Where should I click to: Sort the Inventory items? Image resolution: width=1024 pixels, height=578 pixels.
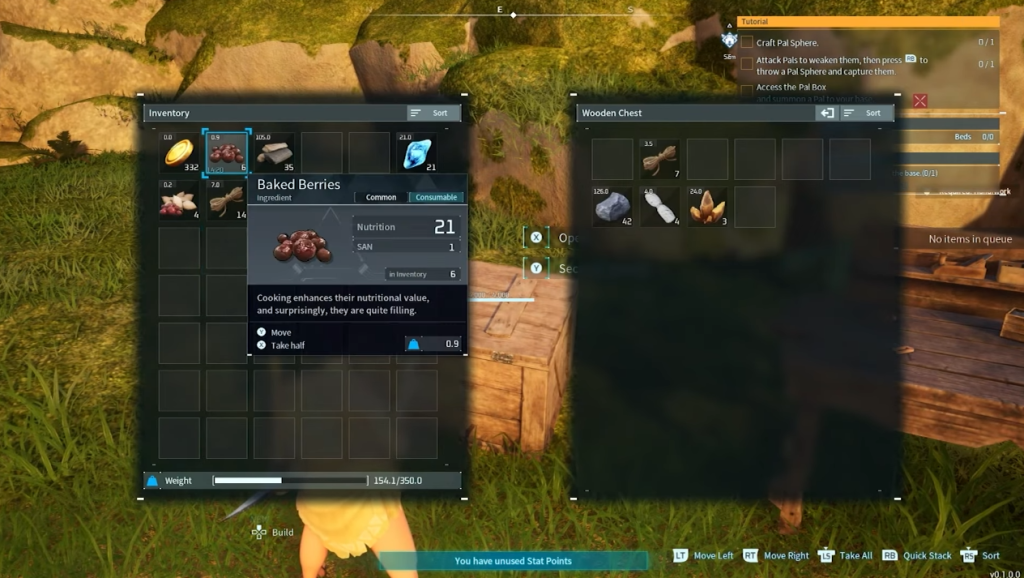click(433, 113)
